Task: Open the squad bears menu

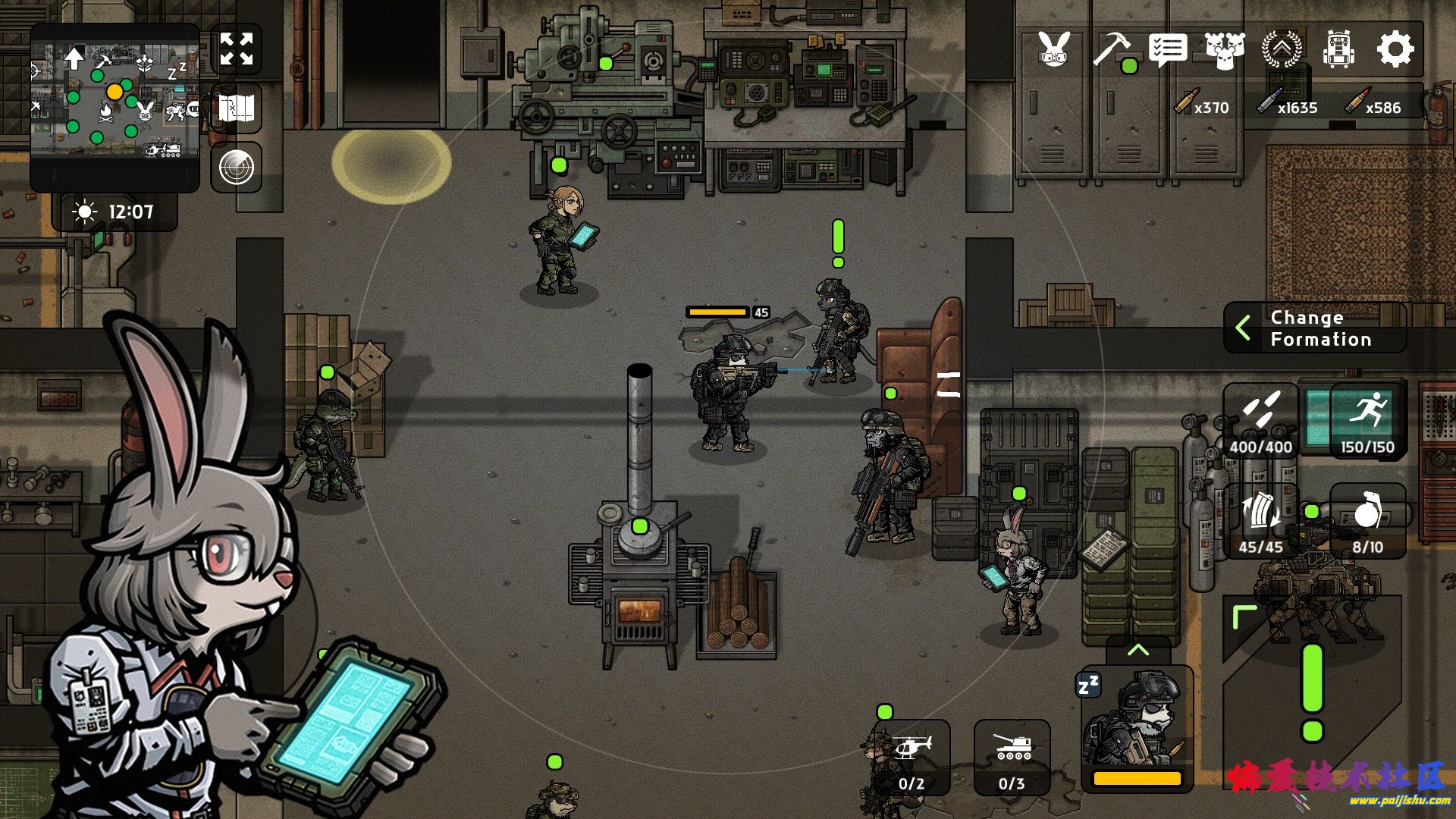Action: tap(1225, 50)
